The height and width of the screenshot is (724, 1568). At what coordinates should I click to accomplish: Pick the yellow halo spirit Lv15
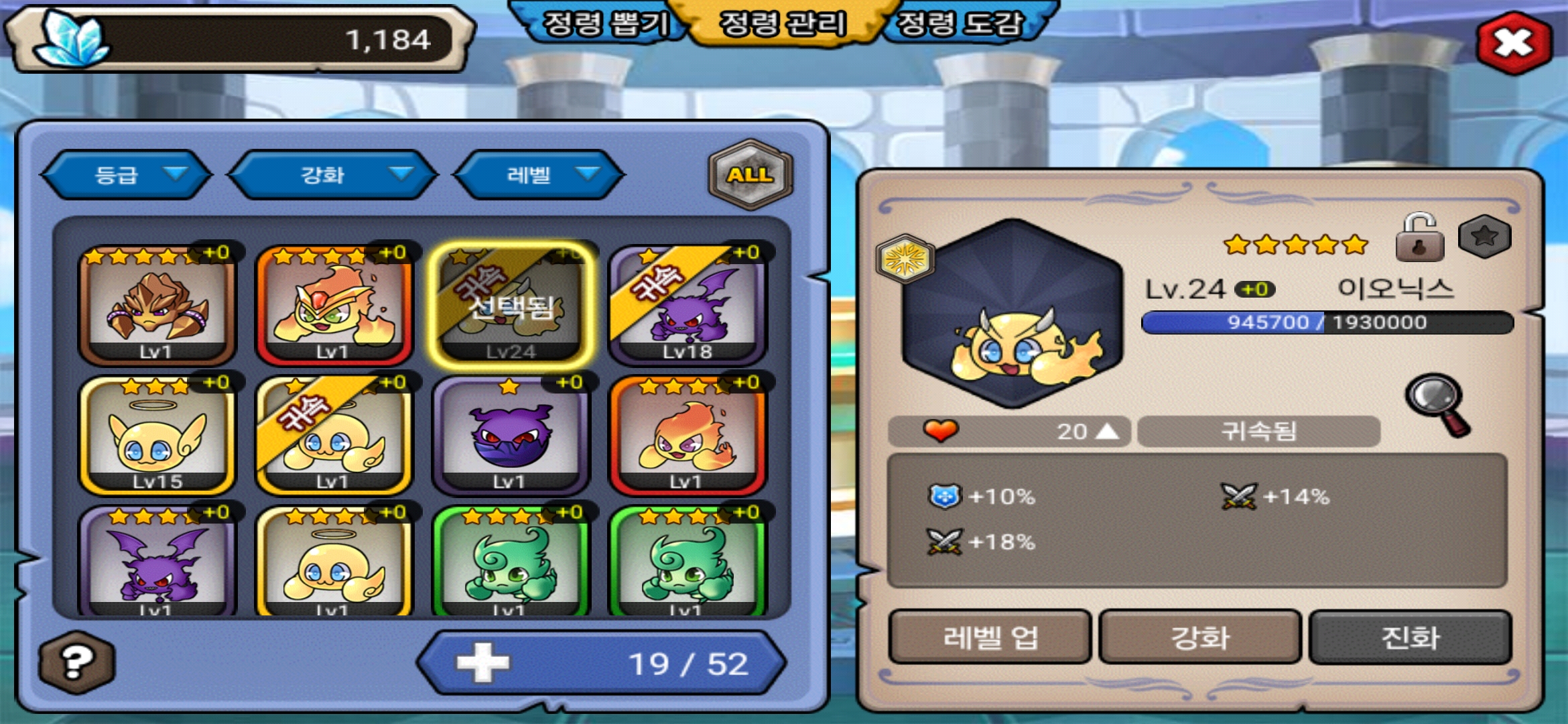coord(157,434)
